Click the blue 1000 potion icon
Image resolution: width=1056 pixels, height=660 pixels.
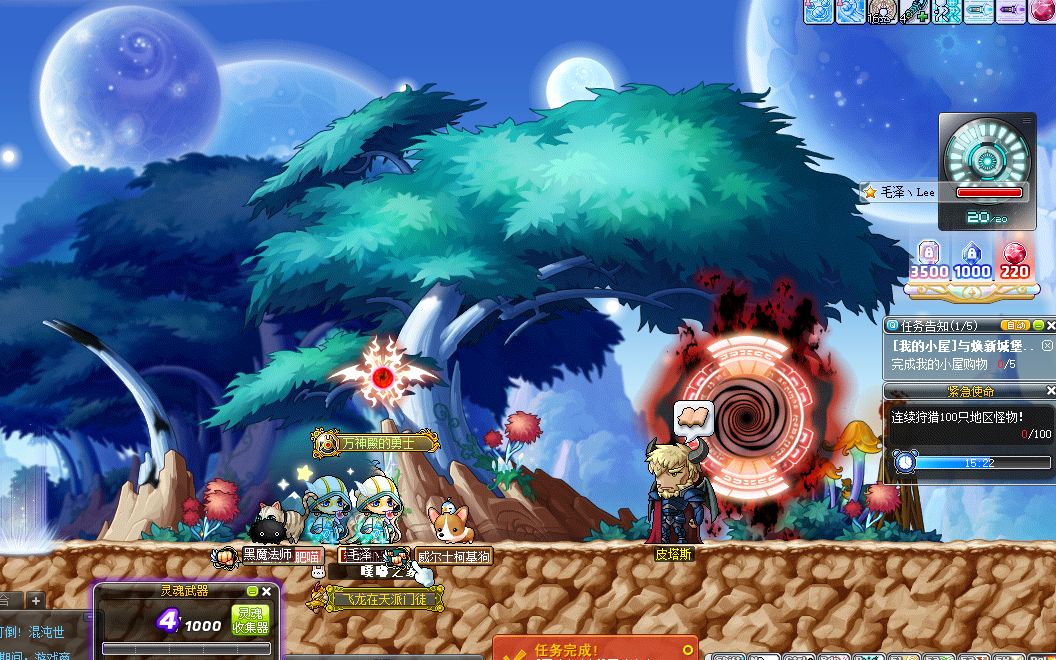pyautogui.click(x=970, y=255)
